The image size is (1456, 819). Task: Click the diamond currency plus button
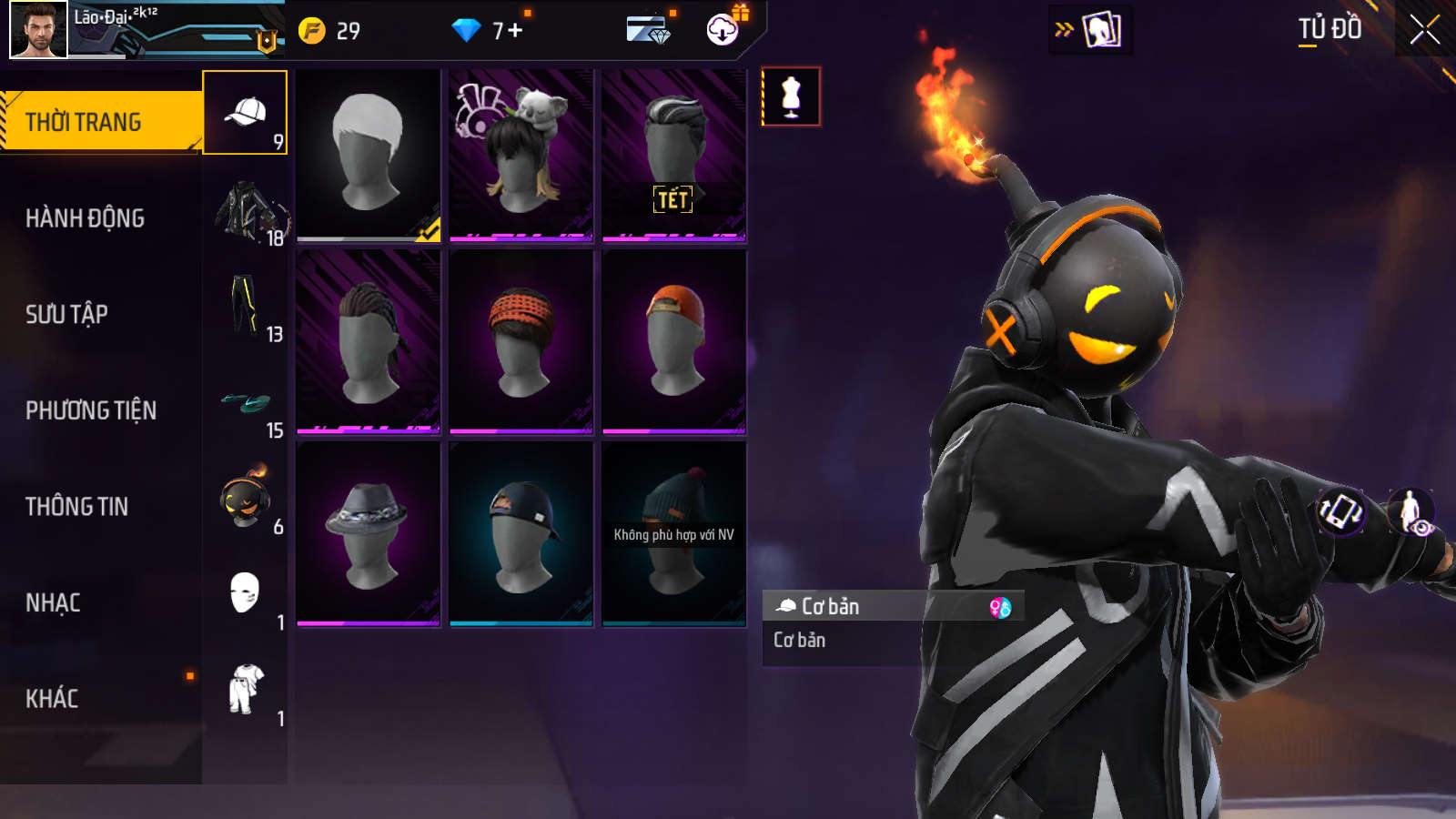click(515, 30)
